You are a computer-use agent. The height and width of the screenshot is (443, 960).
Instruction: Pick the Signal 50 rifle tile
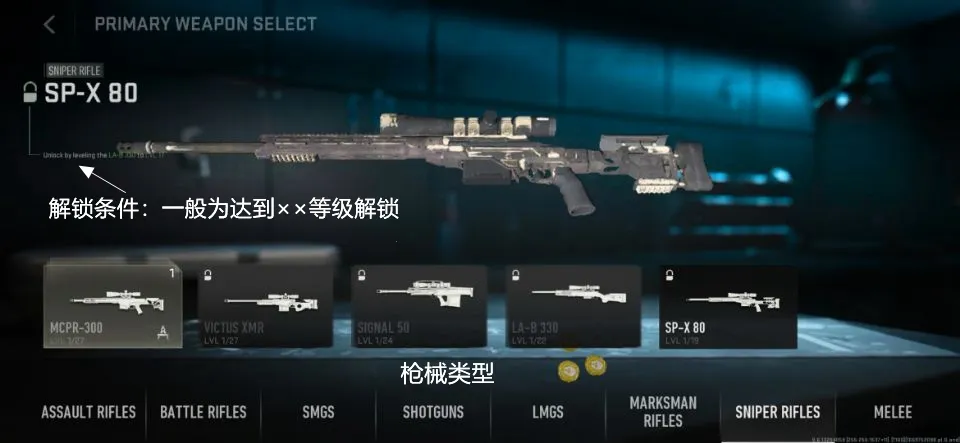tap(419, 306)
